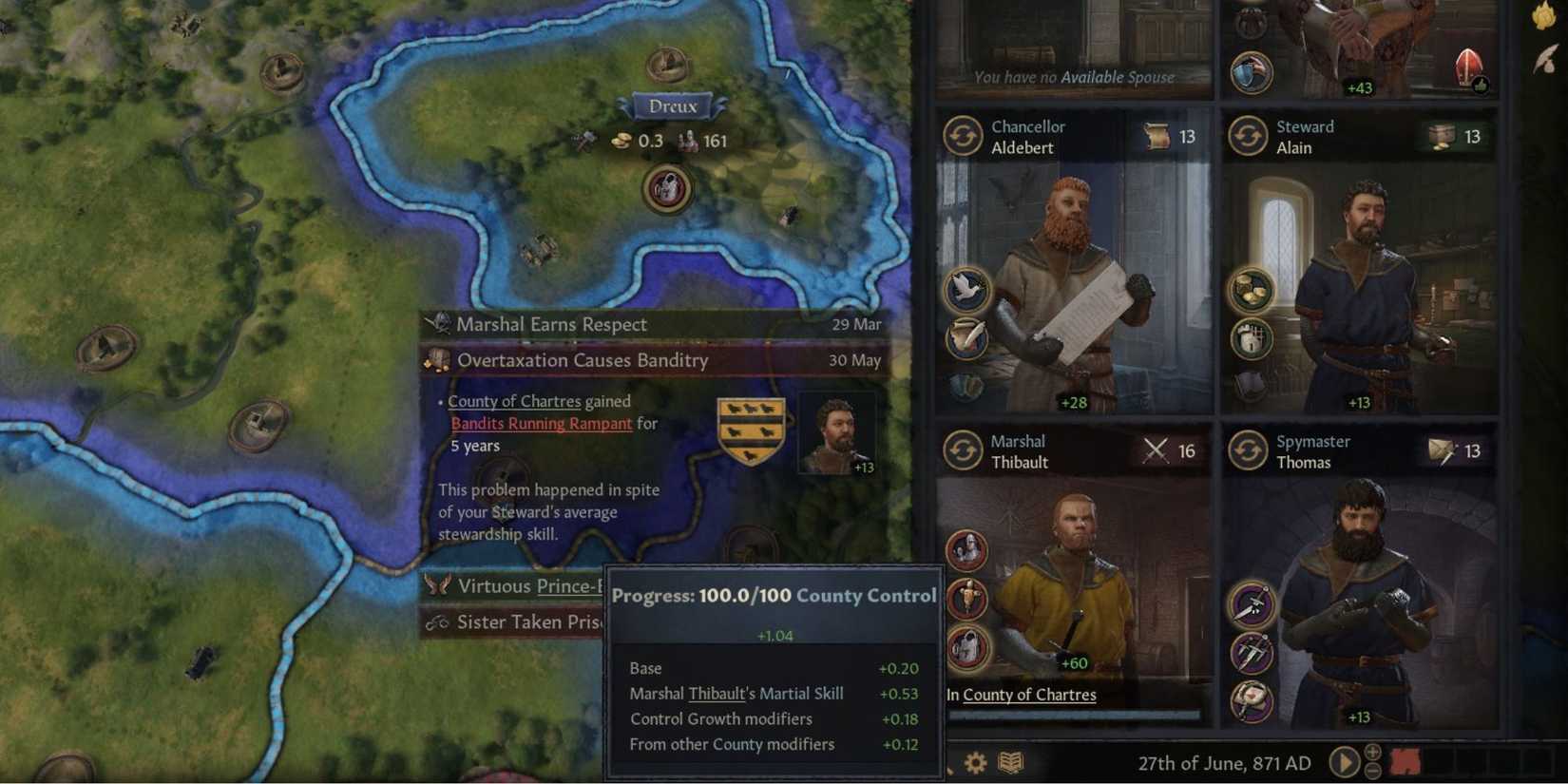This screenshot has height=784, width=1568.
Task: Increase game speed with the plus button
Action: click(1371, 753)
